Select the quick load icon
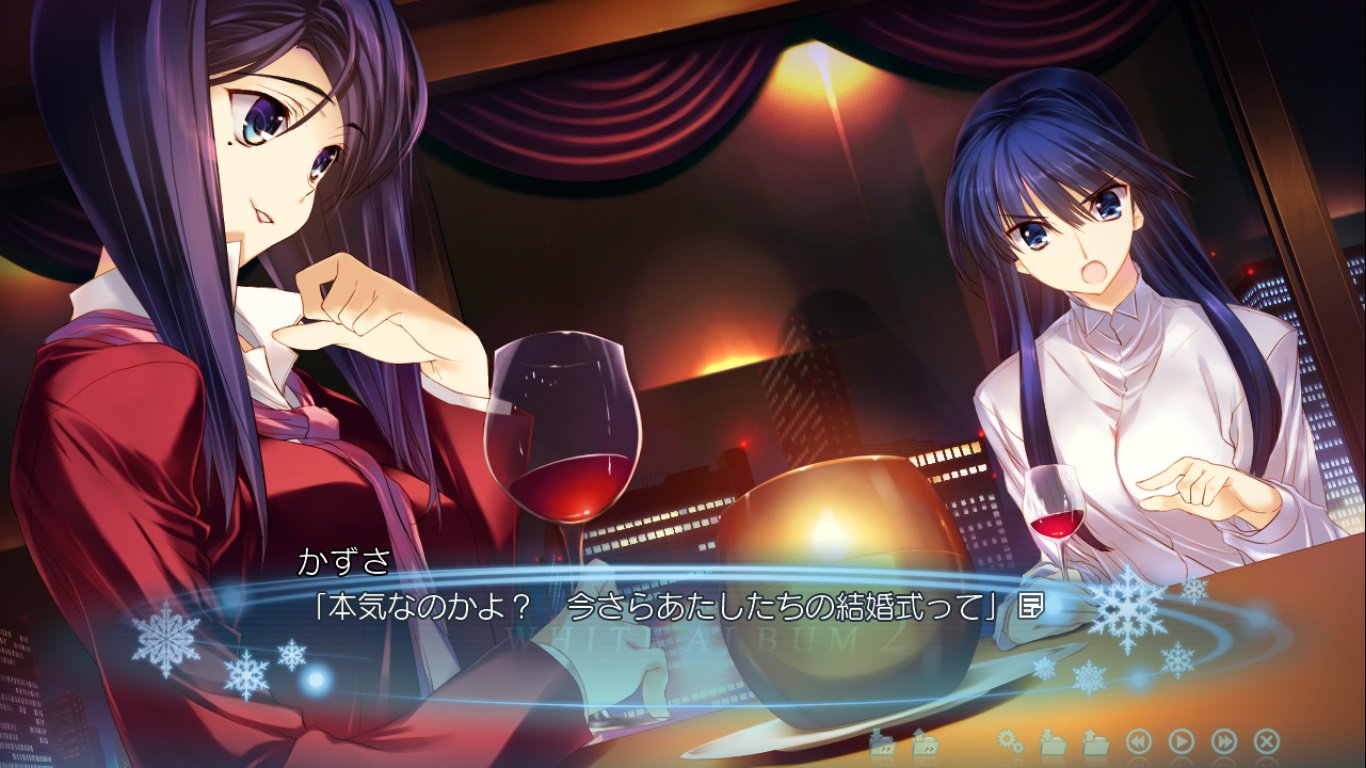 pos(925,742)
